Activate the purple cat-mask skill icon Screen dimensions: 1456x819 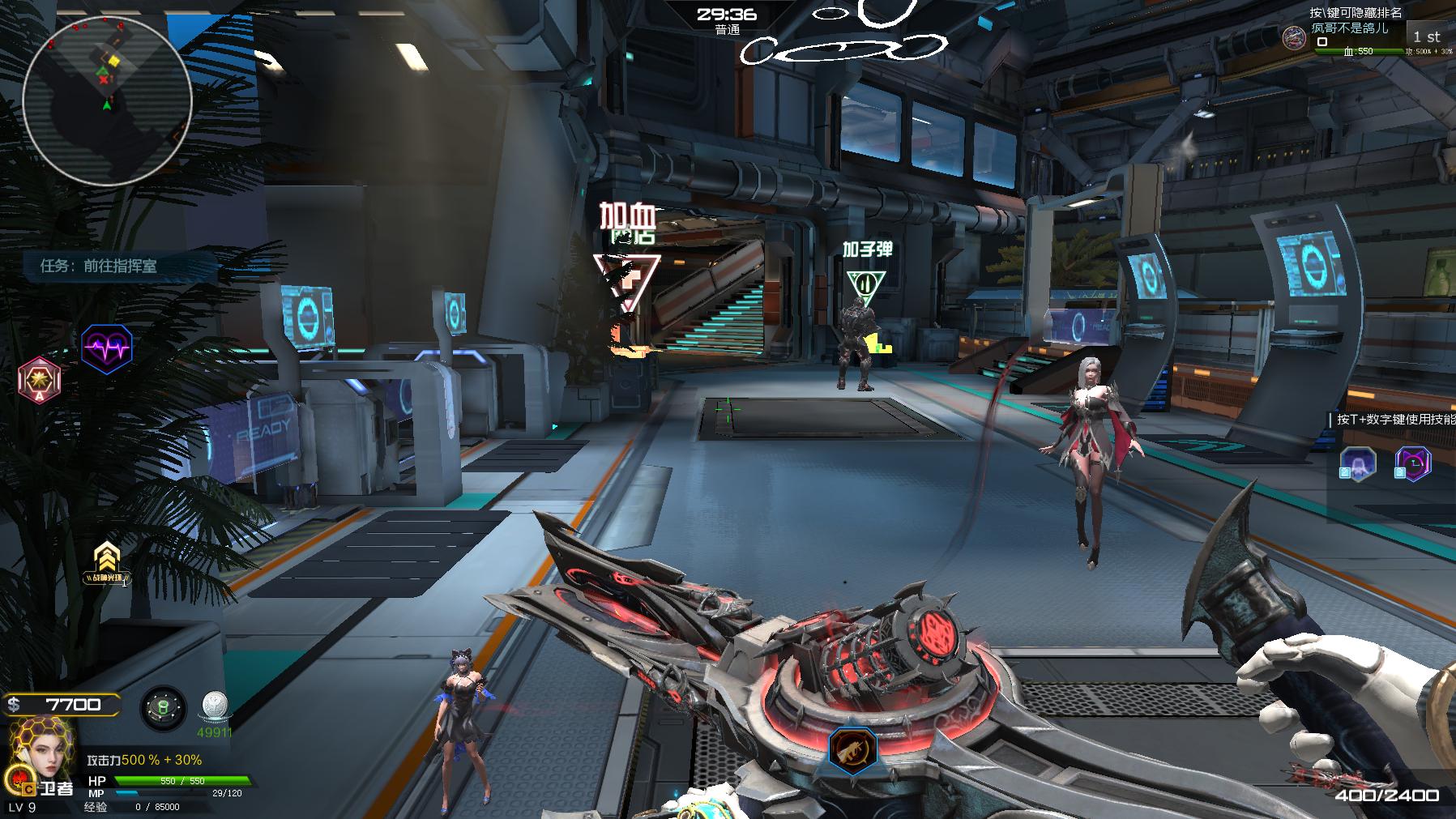click(1412, 464)
